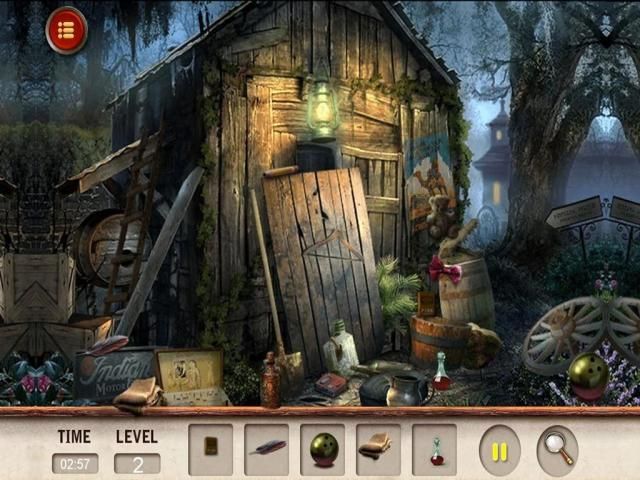Screen dimensions: 640x480
Task: Pause the game with the yellow pause button
Action: pyautogui.click(x=499, y=450)
